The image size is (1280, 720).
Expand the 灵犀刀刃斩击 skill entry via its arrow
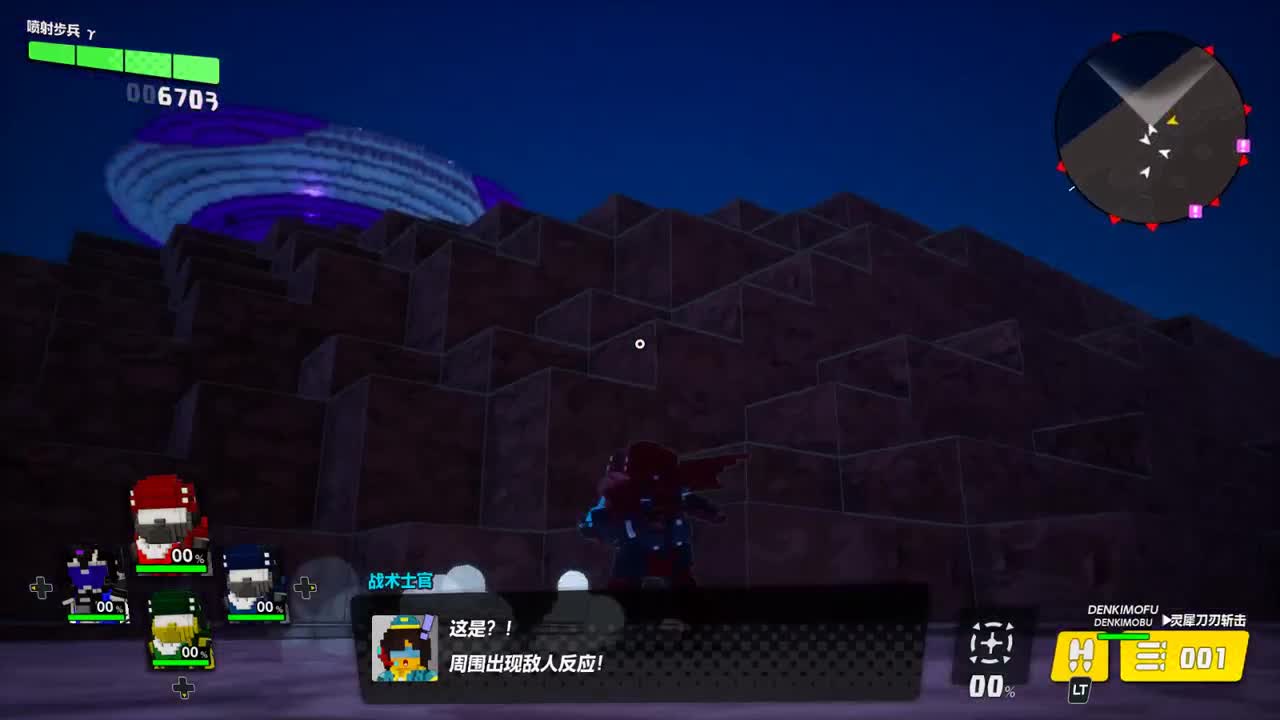1168,620
